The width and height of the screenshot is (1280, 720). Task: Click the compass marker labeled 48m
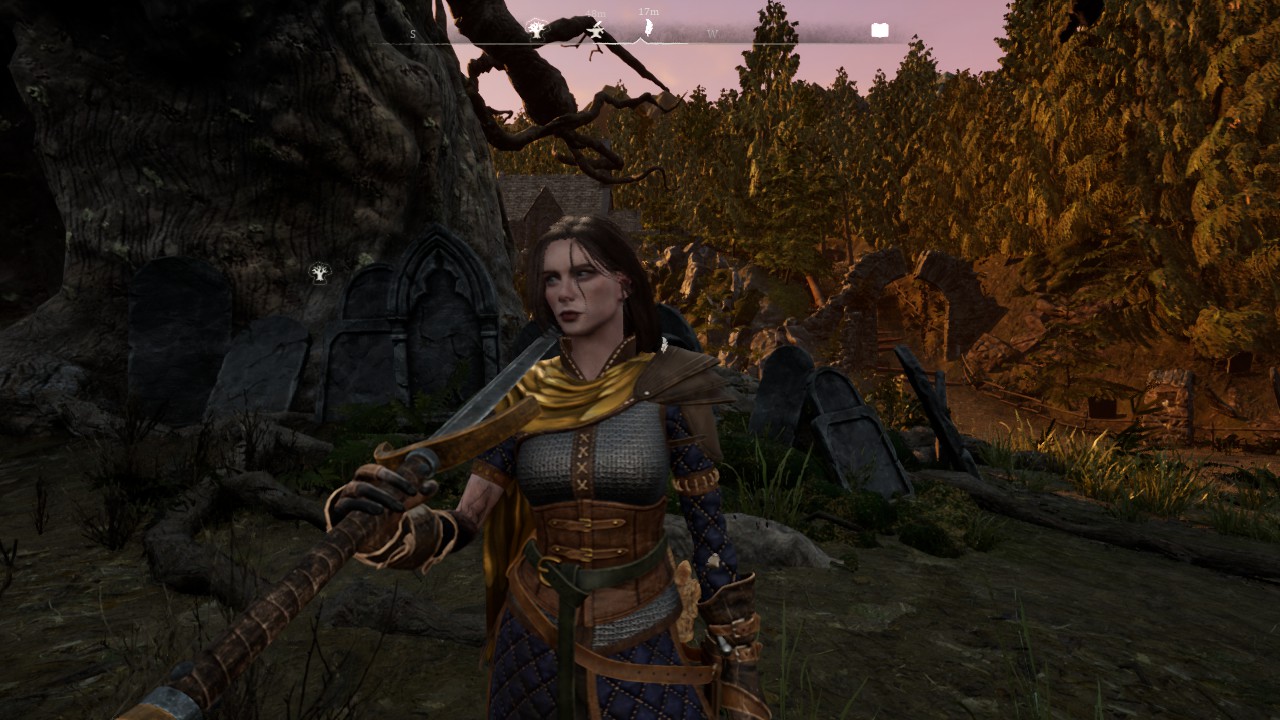tap(596, 31)
